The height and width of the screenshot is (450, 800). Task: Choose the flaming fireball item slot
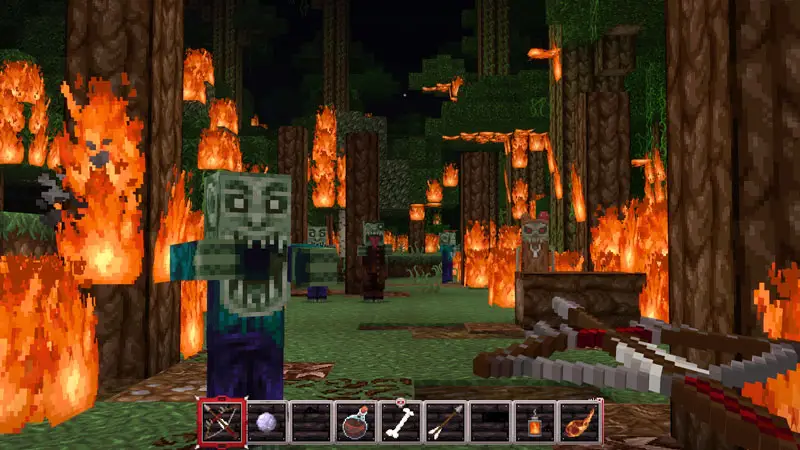tap(580, 422)
